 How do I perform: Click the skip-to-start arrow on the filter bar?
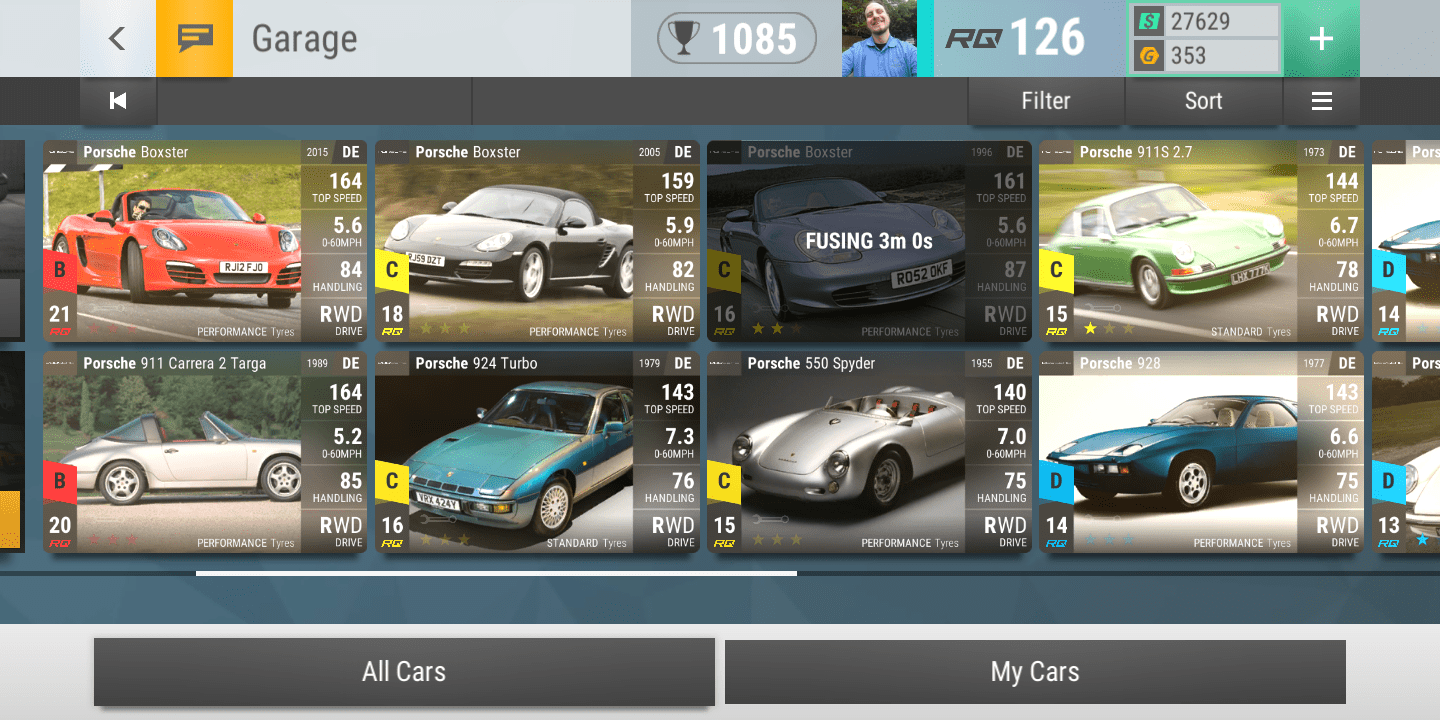click(x=117, y=100)
